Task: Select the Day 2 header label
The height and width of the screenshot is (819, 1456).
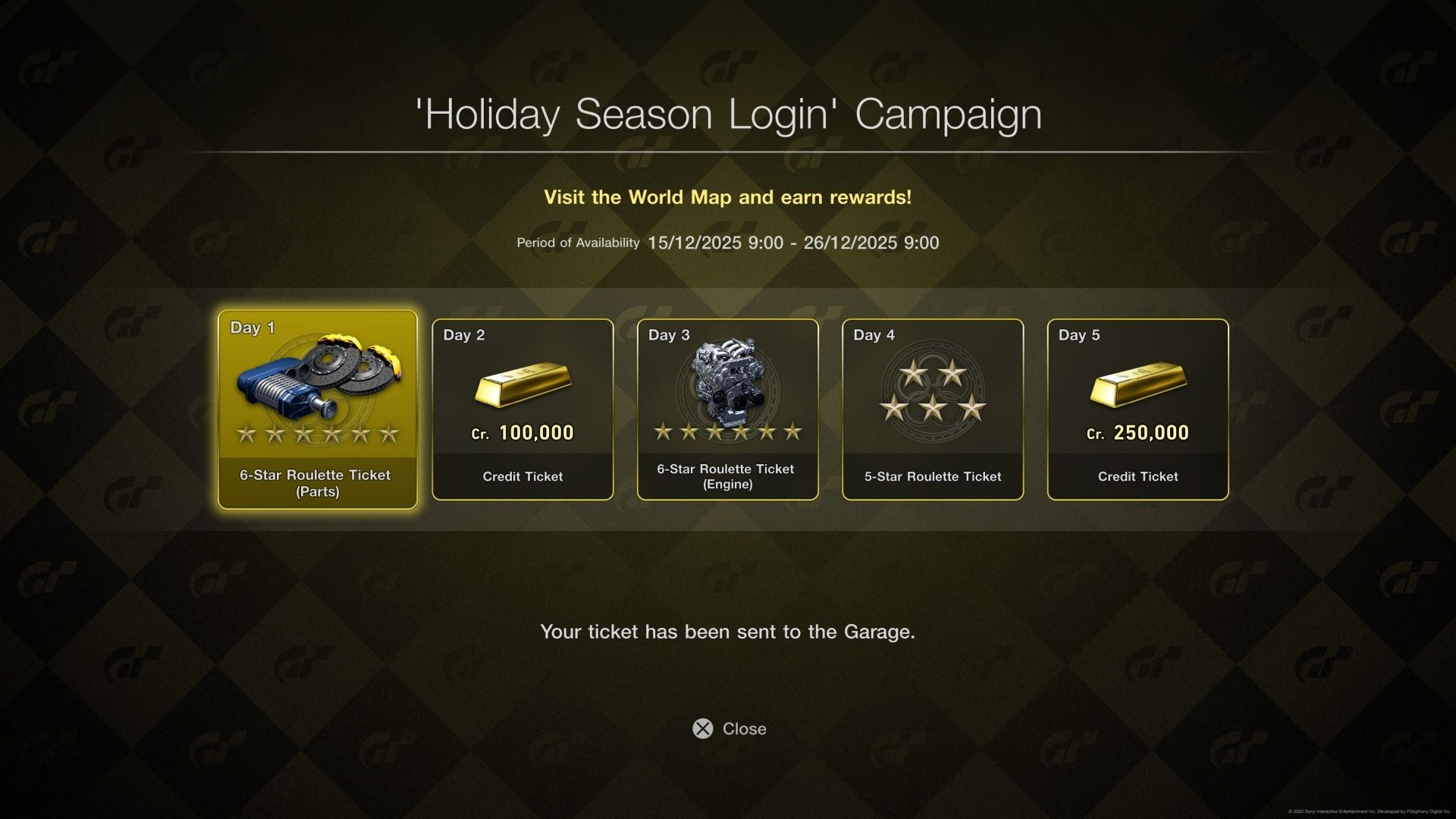Action: click(464, 334)
